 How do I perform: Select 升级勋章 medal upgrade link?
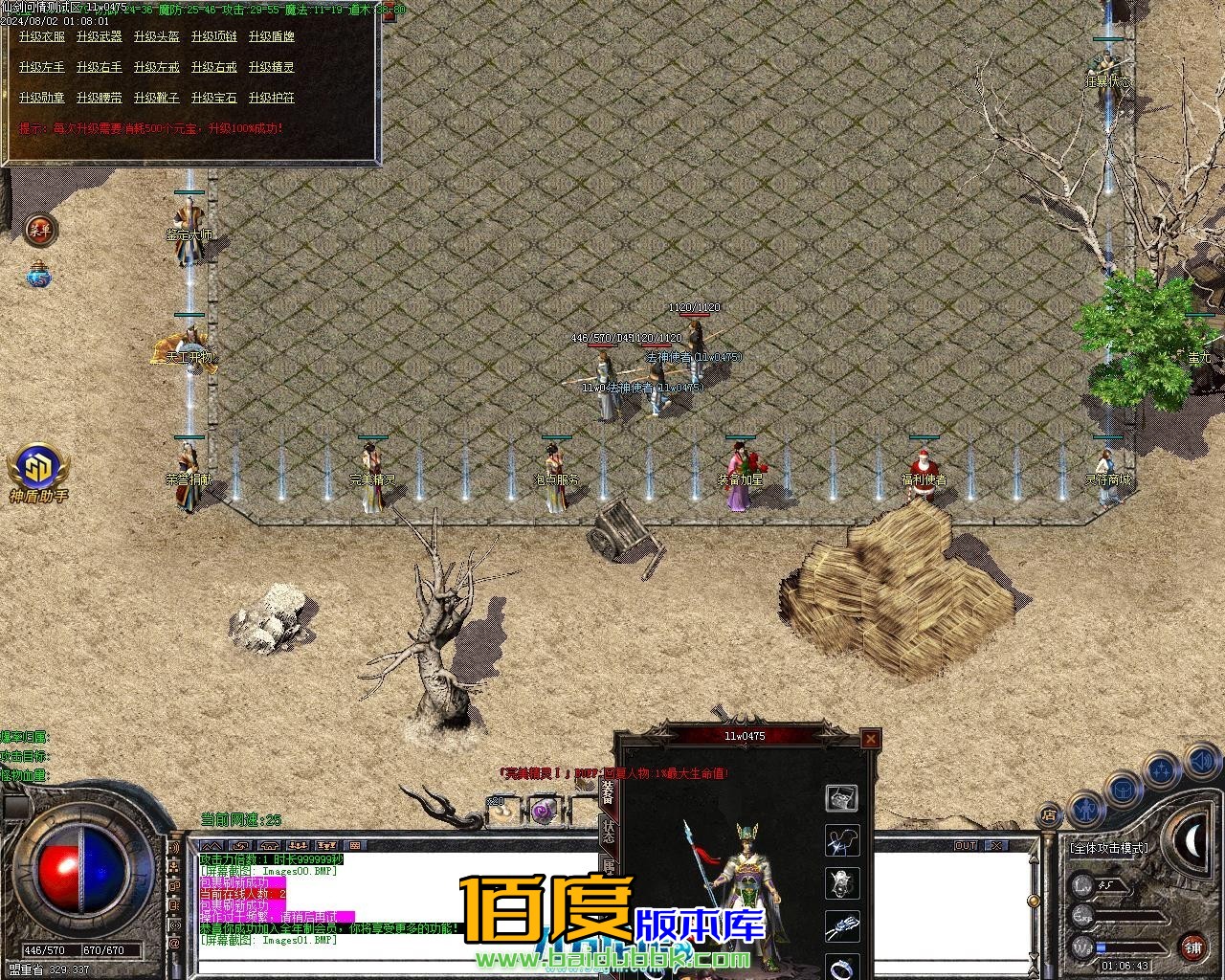tap(42, 98)
